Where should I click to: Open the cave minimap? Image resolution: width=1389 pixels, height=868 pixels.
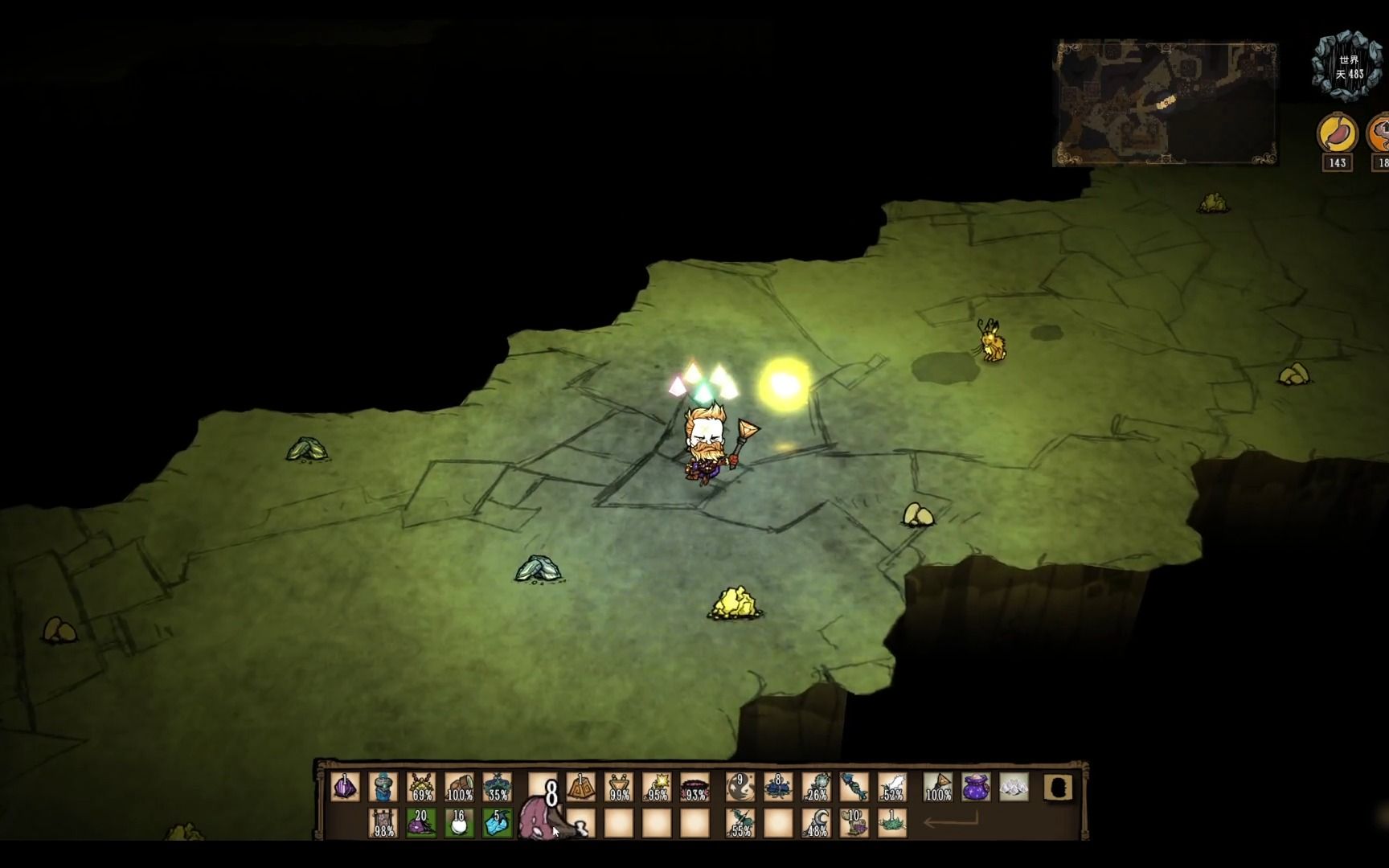(x=1165, y=103)
